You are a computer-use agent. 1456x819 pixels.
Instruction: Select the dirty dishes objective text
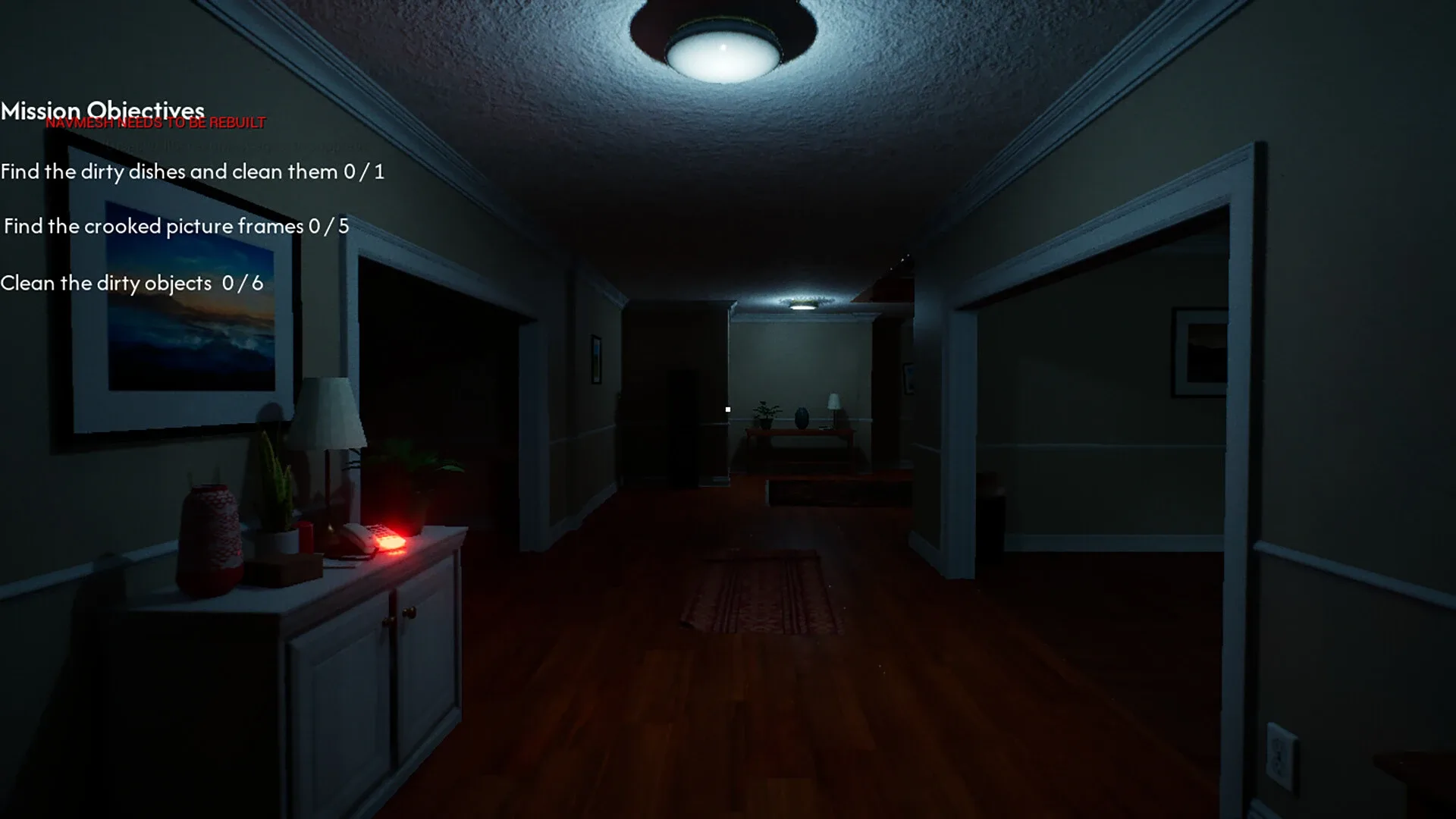(x=193, y=171)
